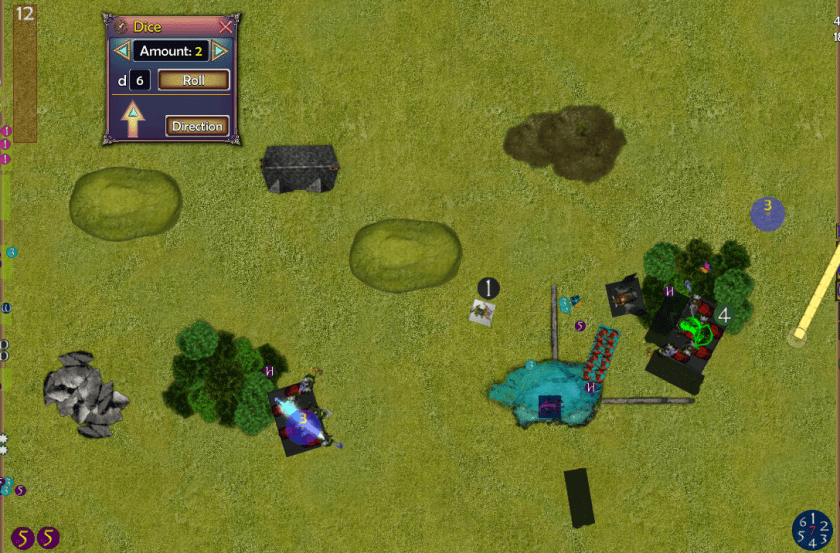Click the blue numbered direction dial
The image size is (840, 553).
coord(812,530)
